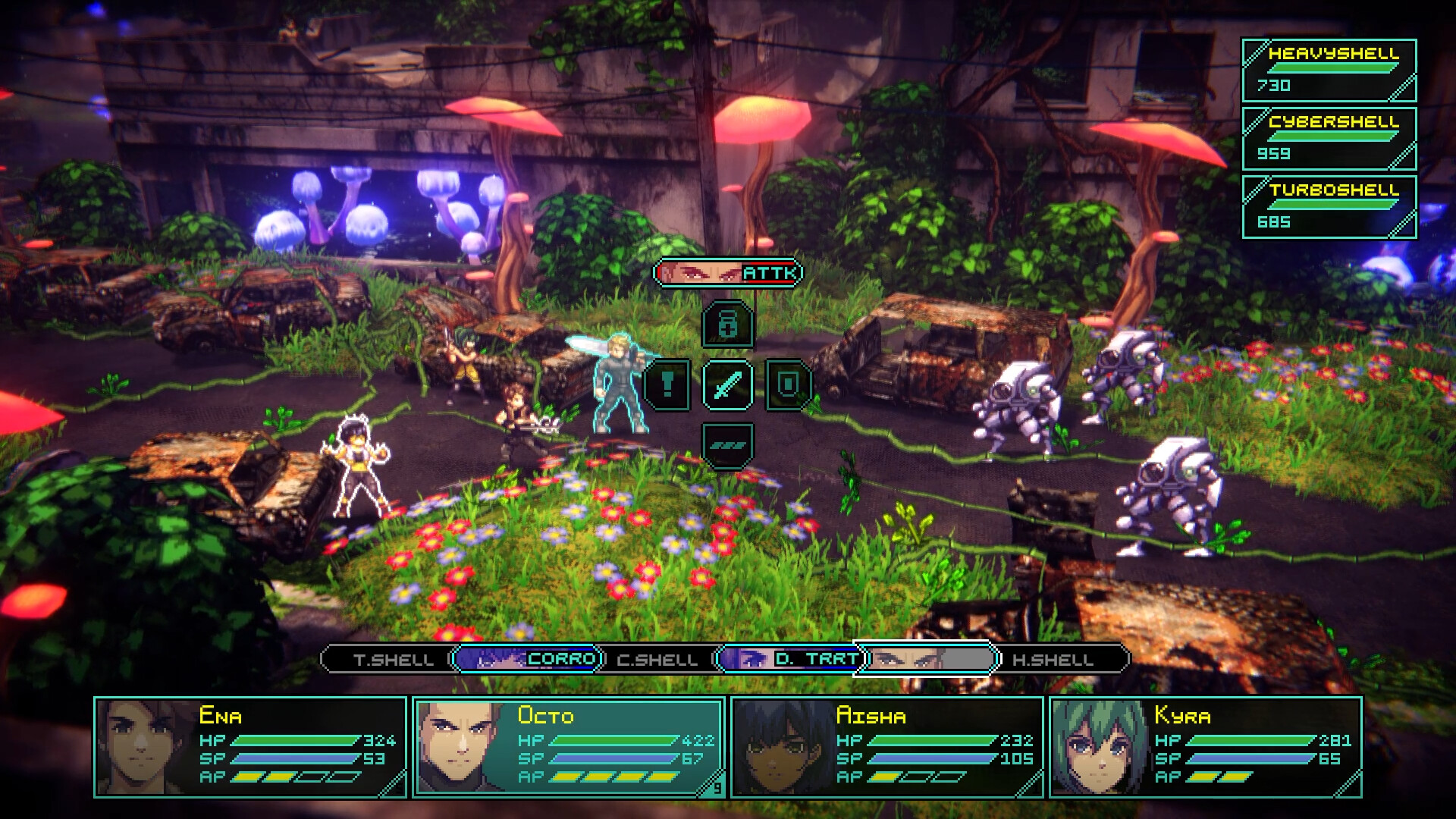Screen dimensions: 1456x819
Task: Select Ena's party status card
Action: coord(250,747)
